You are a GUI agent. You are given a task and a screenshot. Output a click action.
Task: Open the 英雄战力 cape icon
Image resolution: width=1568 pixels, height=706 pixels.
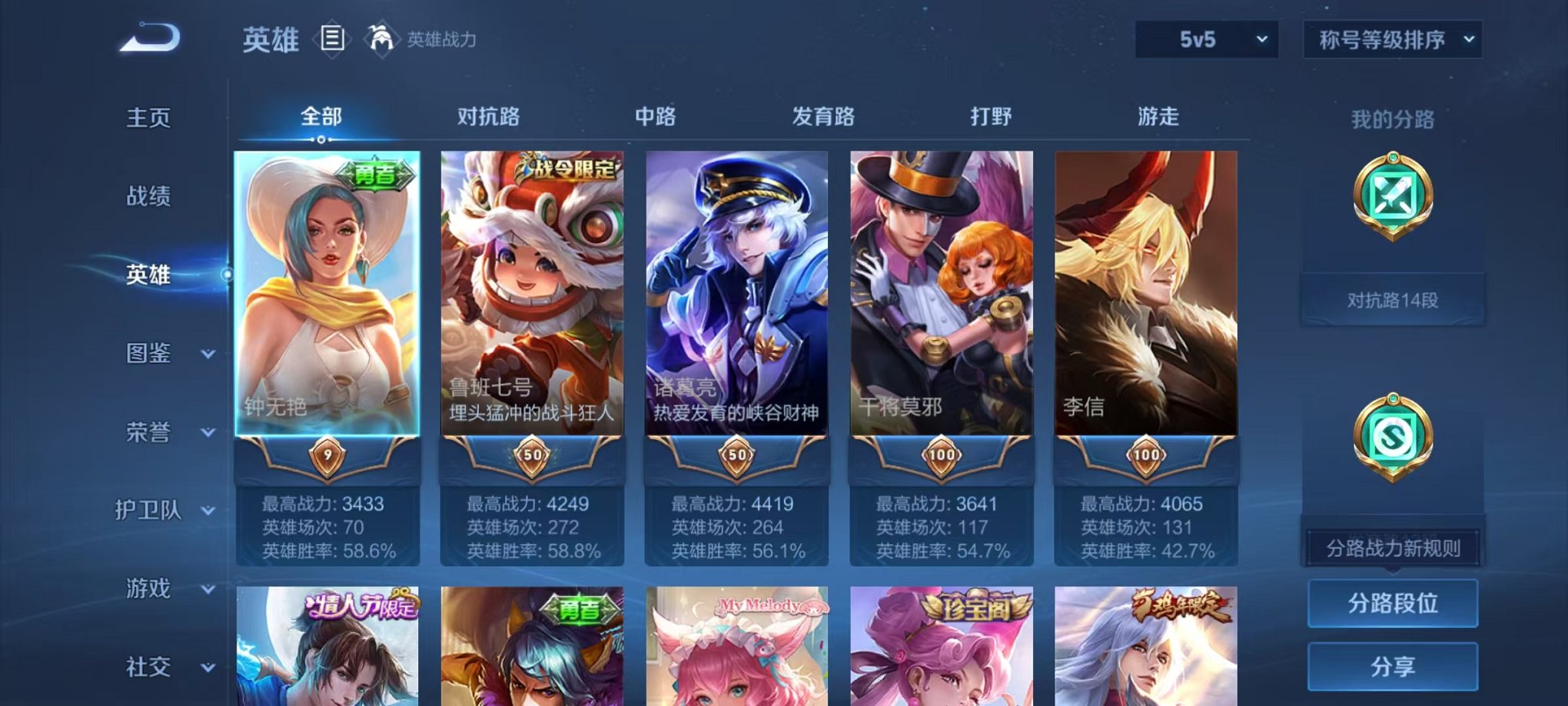point(382,37)
